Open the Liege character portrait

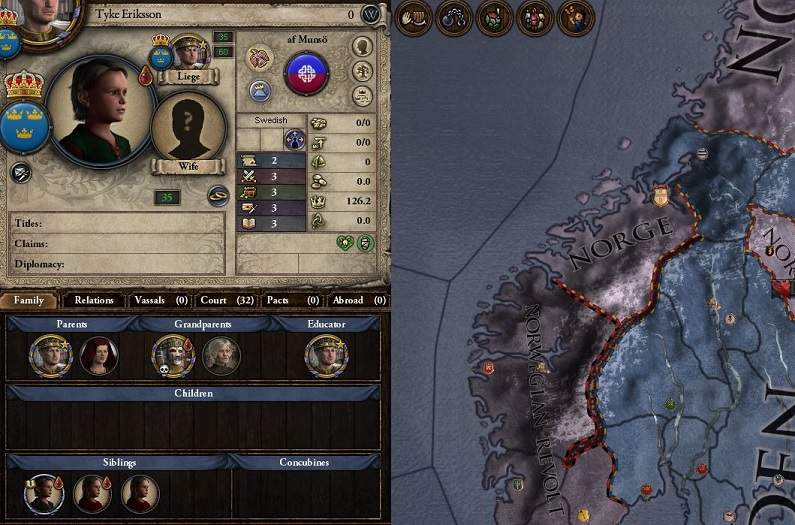[x=188, y=53]
